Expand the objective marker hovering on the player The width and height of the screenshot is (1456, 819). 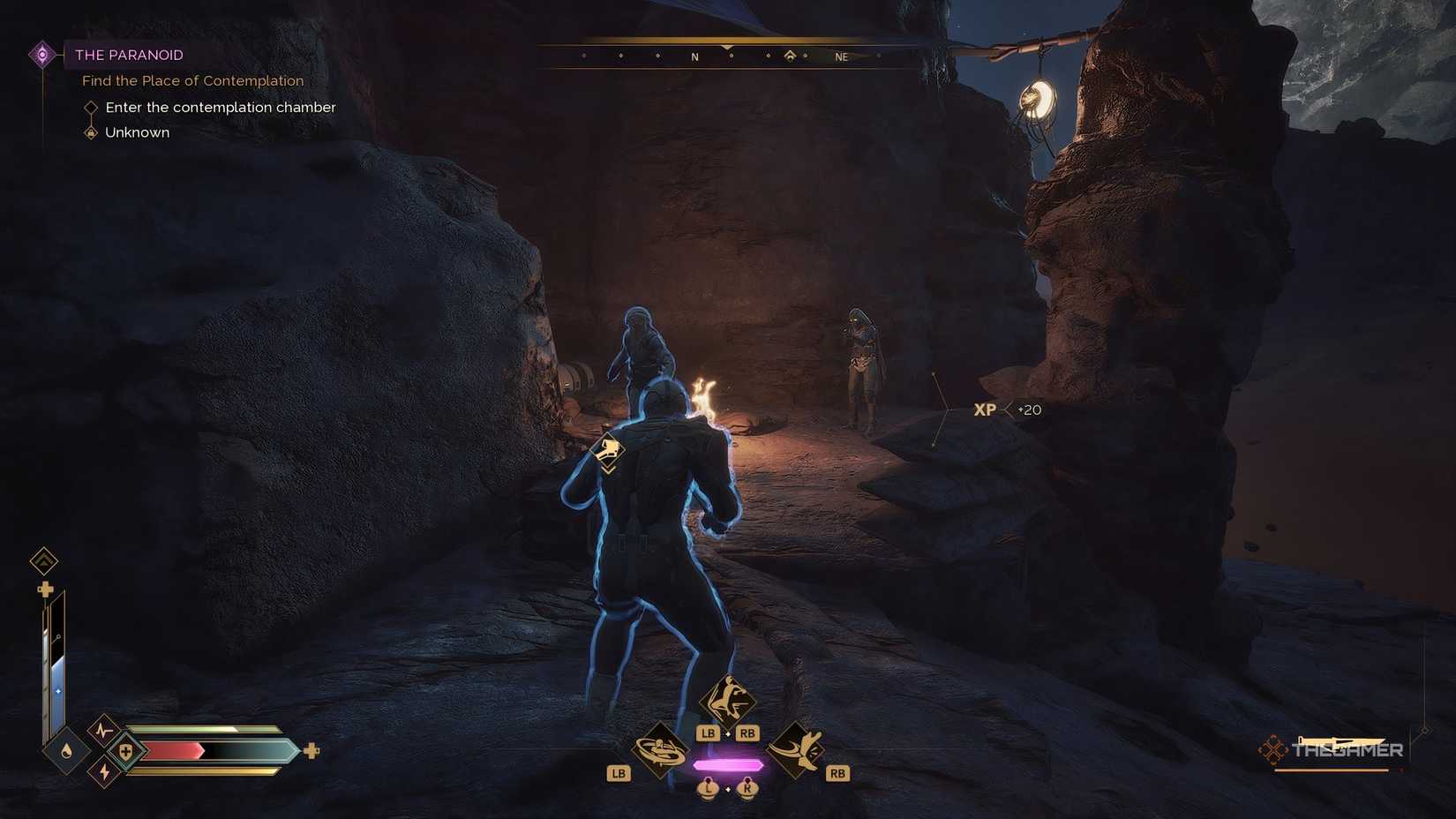[608, 451]
